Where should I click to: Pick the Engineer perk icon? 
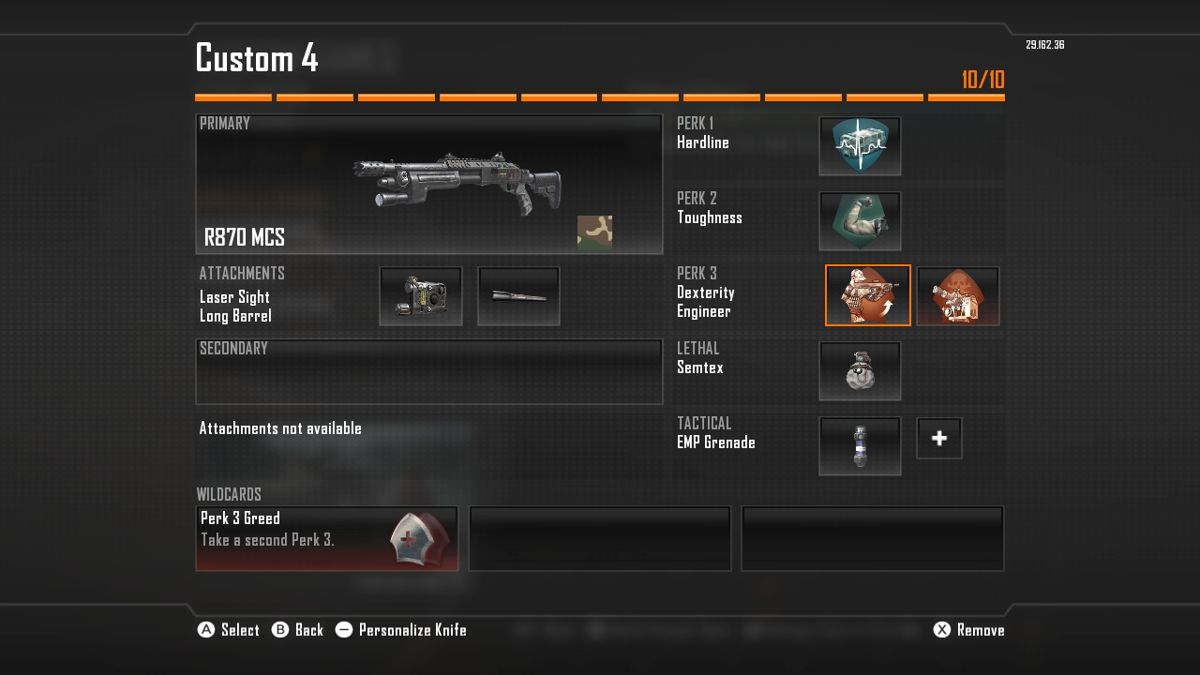(958, 296)
